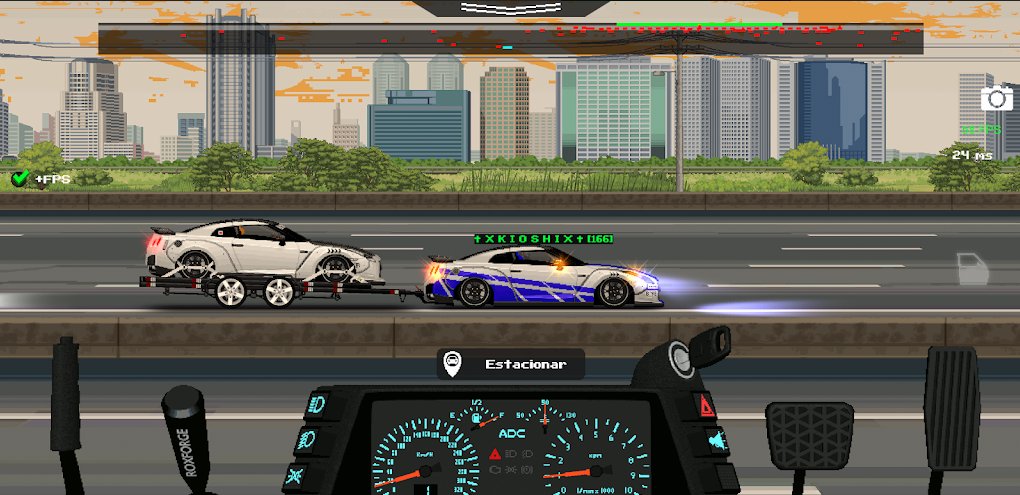The image size is (1020, 495).
Task: Open the car door icon
Action: click(x=970, y=268)
